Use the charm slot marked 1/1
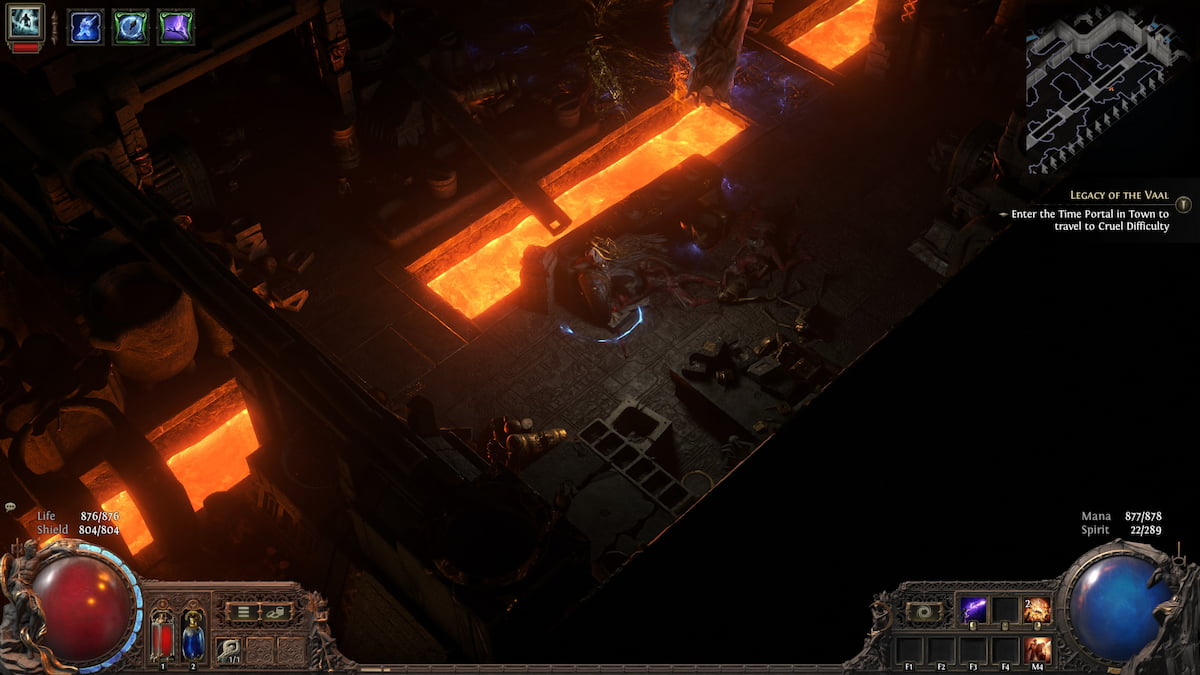The width and height of the screenshot is (1200, 675). click(x=229, y=648)
